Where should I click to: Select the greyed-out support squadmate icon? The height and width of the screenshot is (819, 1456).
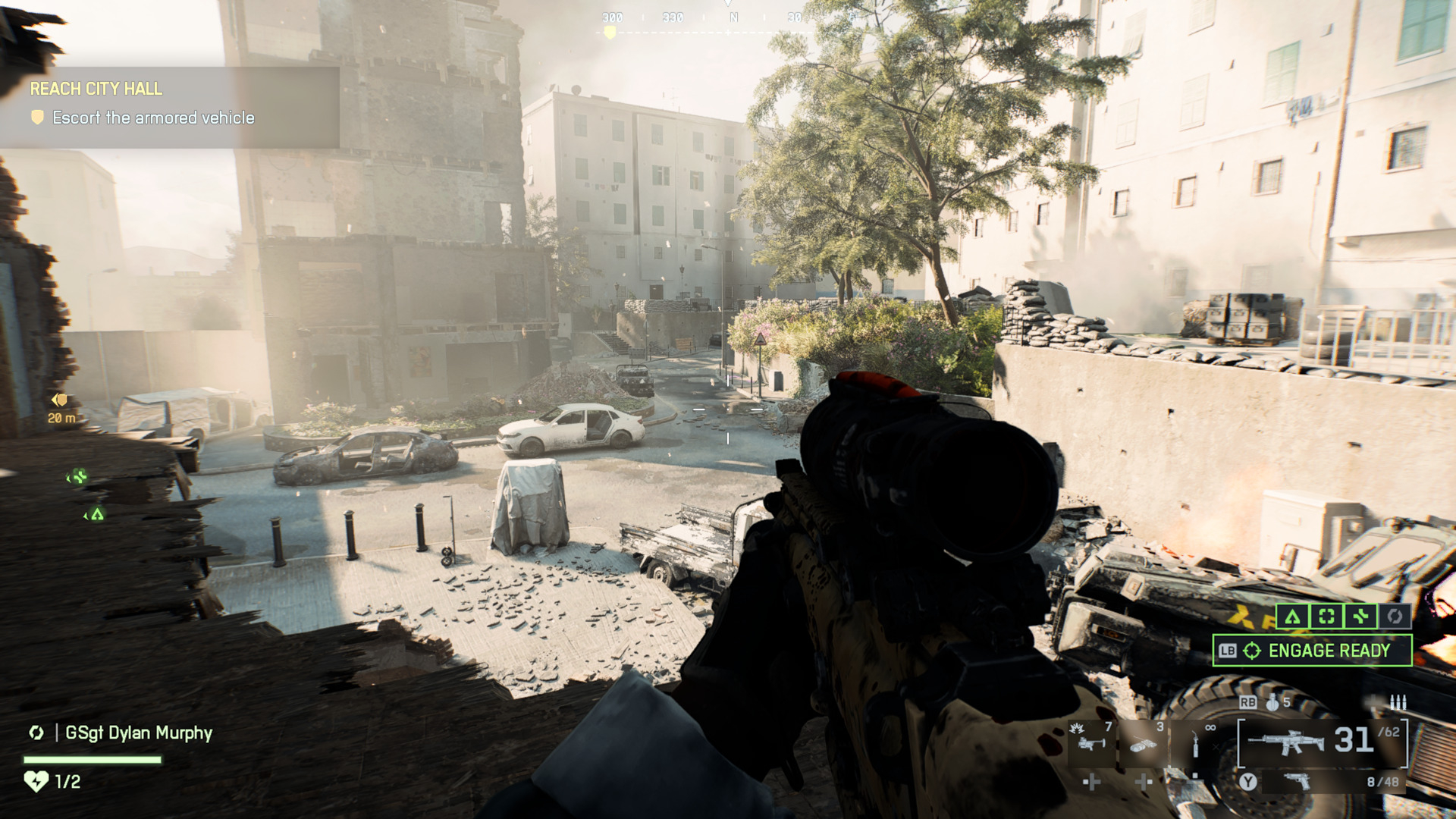1395,617
